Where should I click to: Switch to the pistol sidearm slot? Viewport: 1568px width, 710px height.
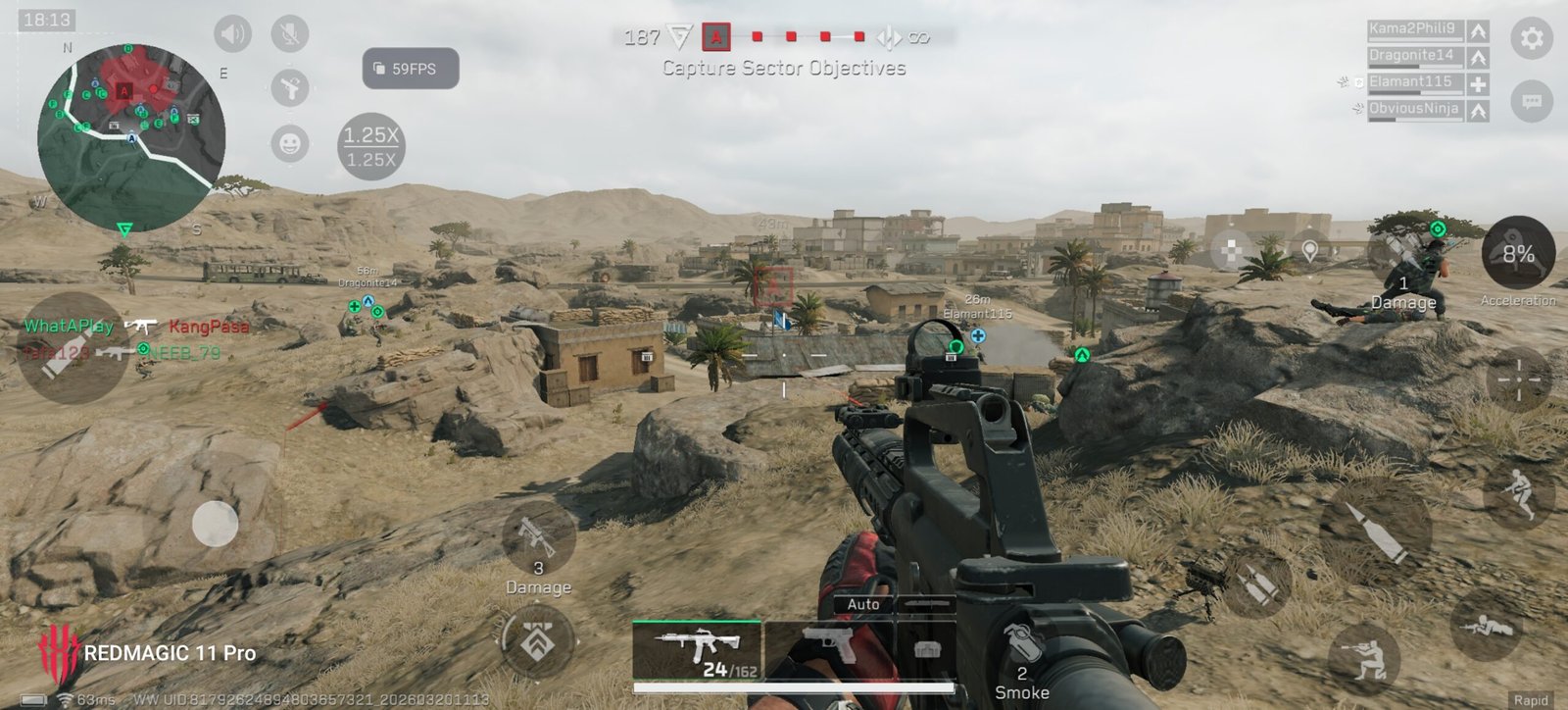(828, 650)
